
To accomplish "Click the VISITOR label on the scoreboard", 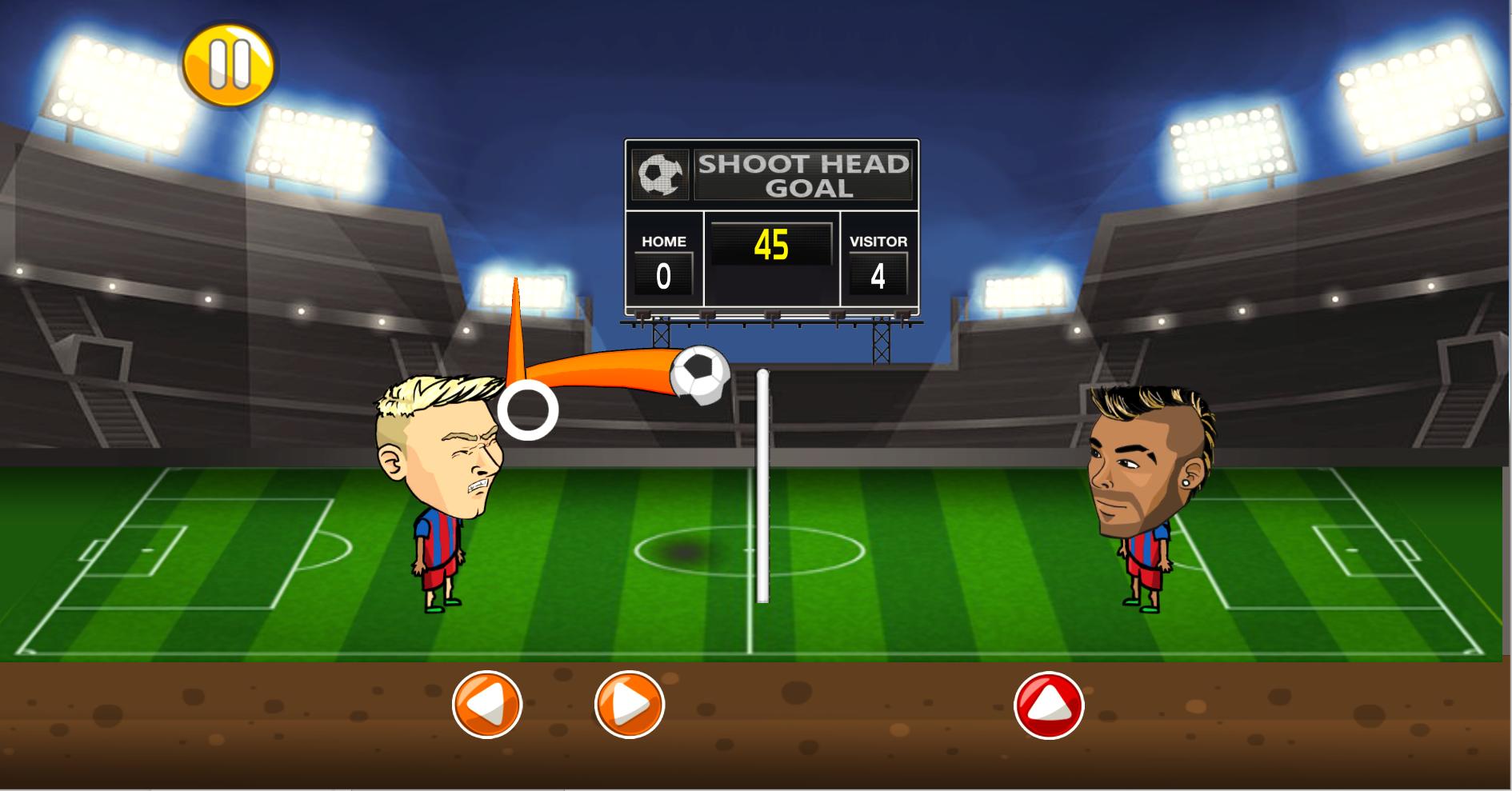I will [x=878, y=239].
